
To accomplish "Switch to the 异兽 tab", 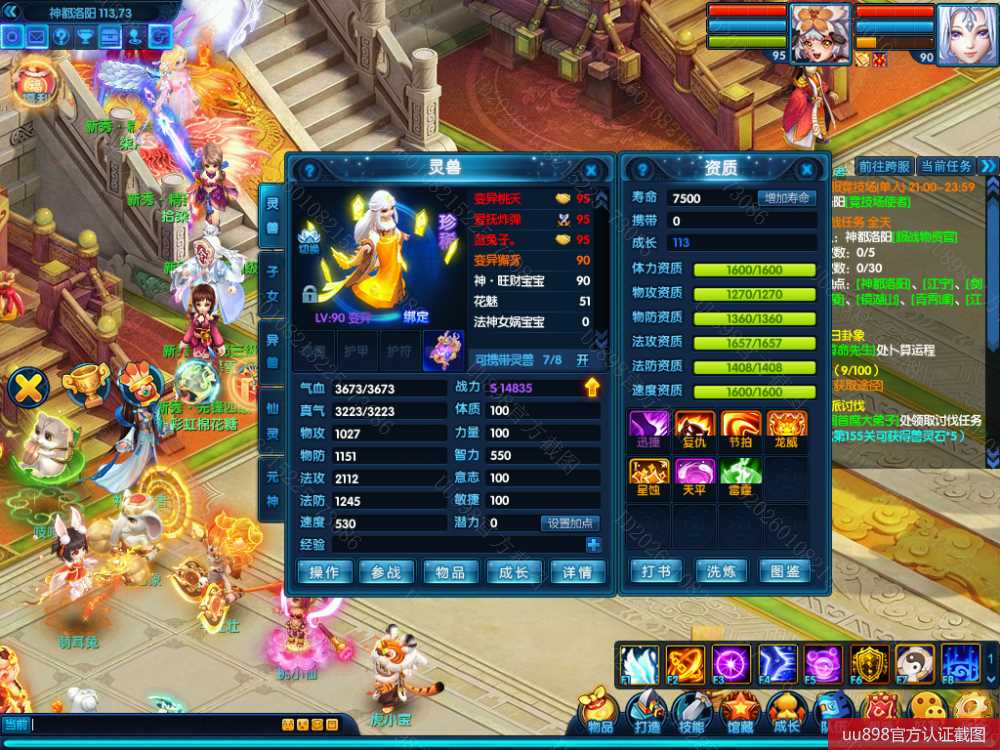I will coord(271,349).
